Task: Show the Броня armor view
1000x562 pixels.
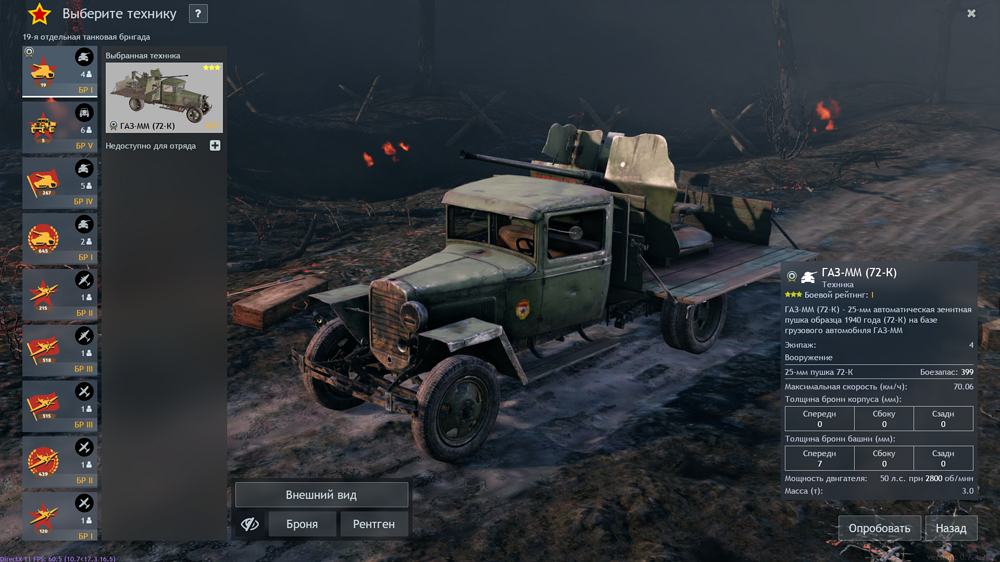Action: [302, 524]
